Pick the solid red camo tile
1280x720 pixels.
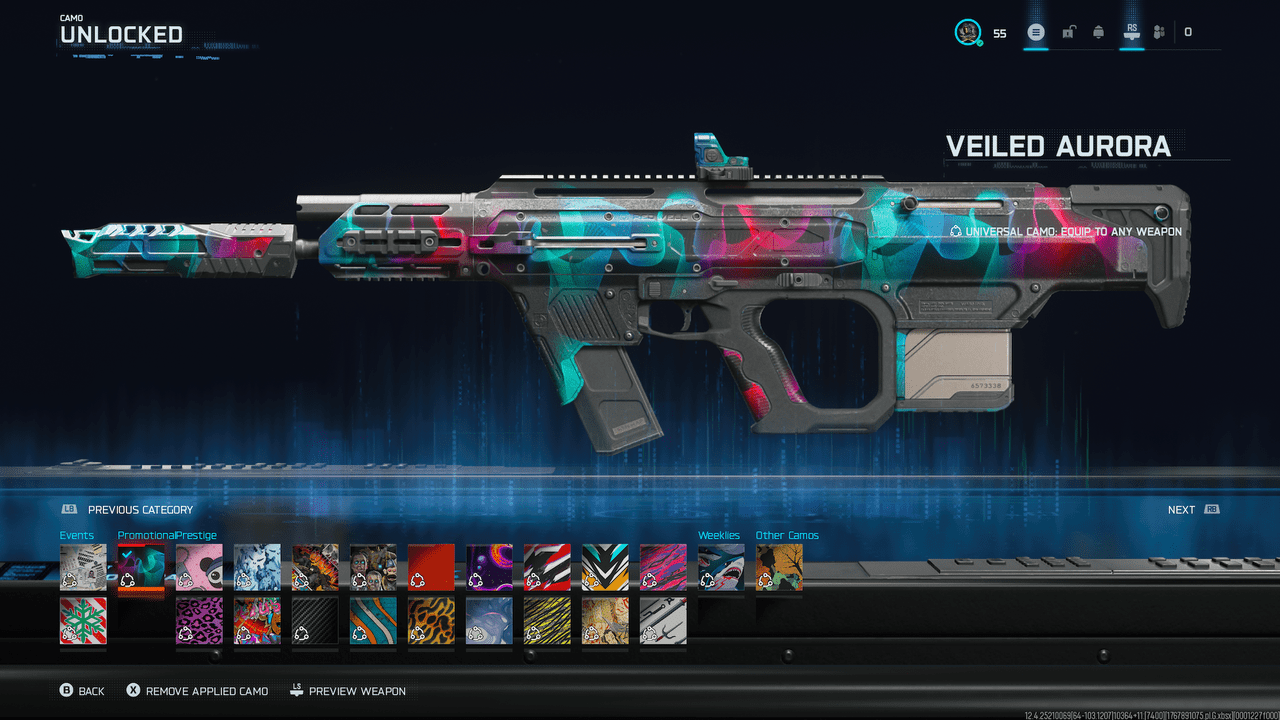click(x=431, y=568)
